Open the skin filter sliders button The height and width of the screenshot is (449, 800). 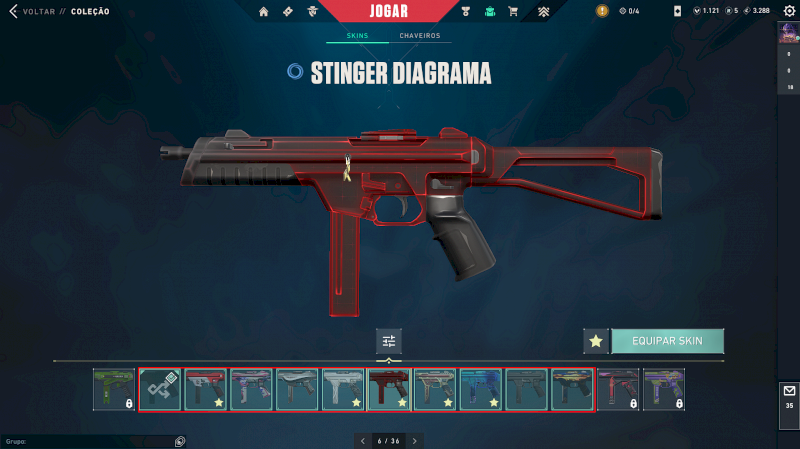pos(389,341)
